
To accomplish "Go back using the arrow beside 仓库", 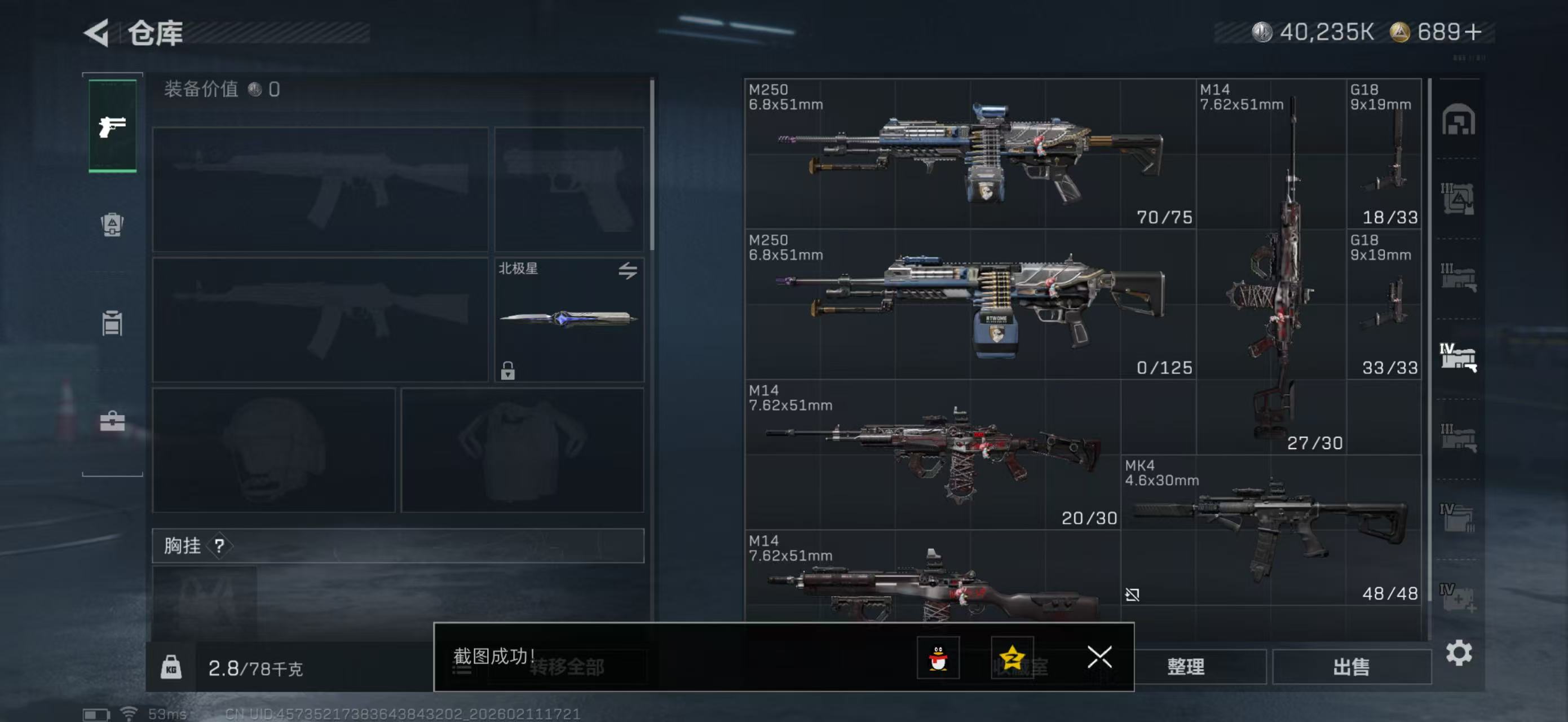I will click(98, 32).
